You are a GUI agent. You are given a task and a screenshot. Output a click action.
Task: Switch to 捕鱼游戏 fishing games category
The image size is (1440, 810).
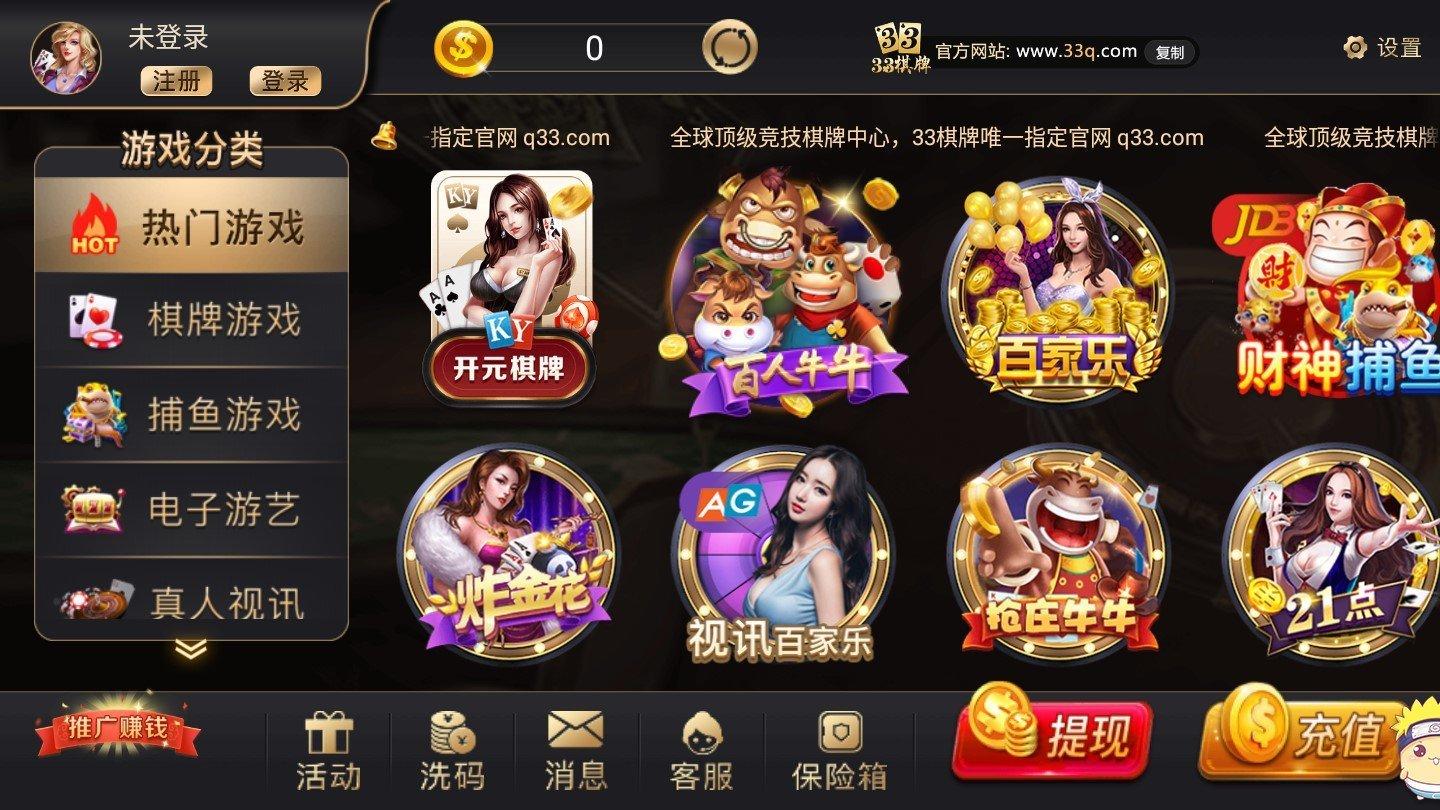point(190,415)
